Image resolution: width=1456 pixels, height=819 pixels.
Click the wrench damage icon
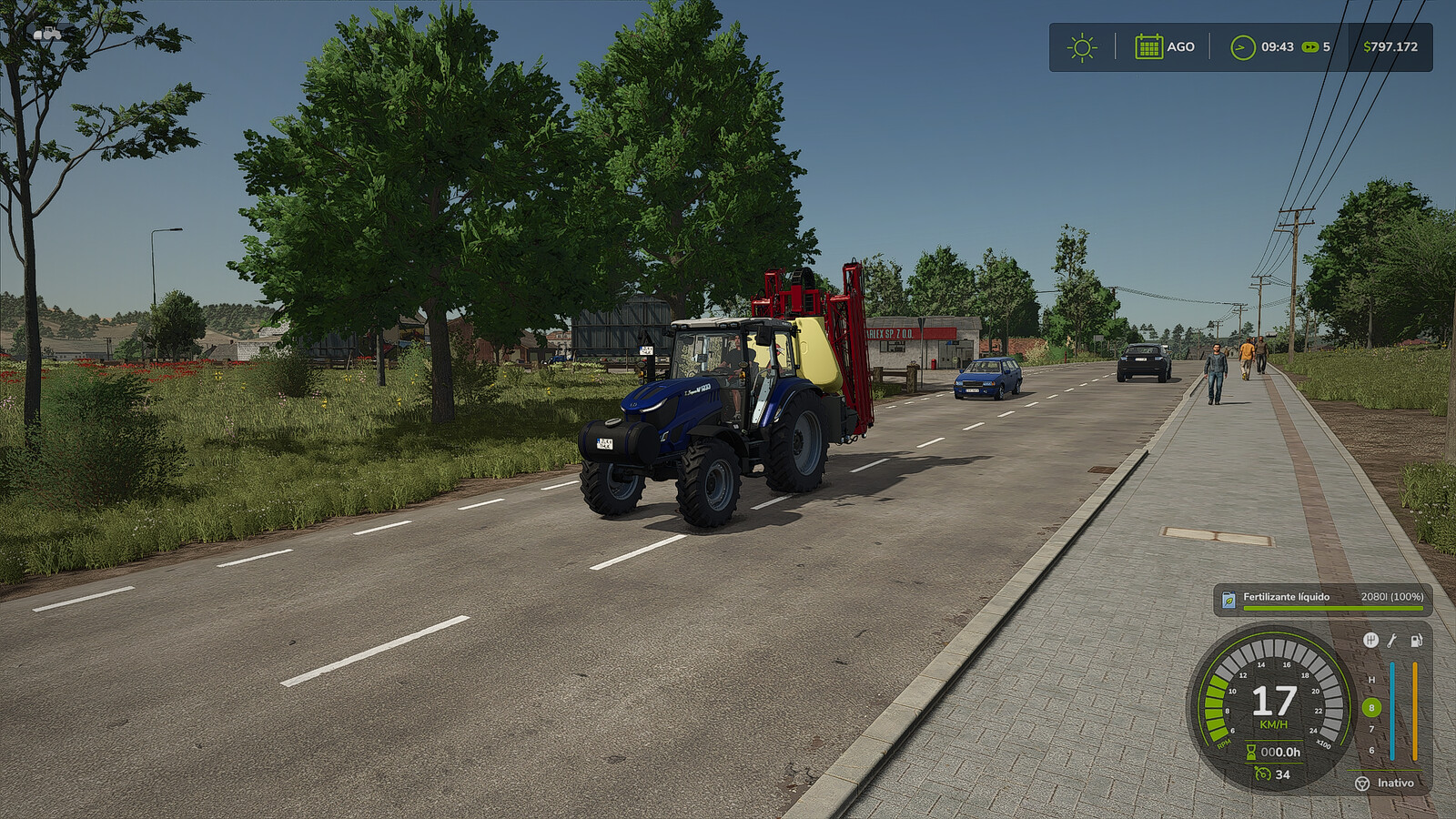1392,641
